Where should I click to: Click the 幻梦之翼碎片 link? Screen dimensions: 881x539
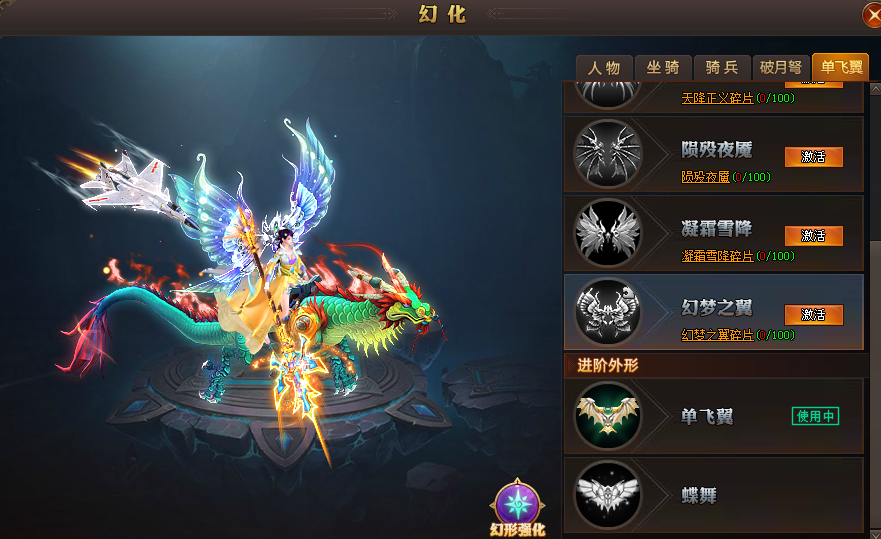tap(717, 335)
